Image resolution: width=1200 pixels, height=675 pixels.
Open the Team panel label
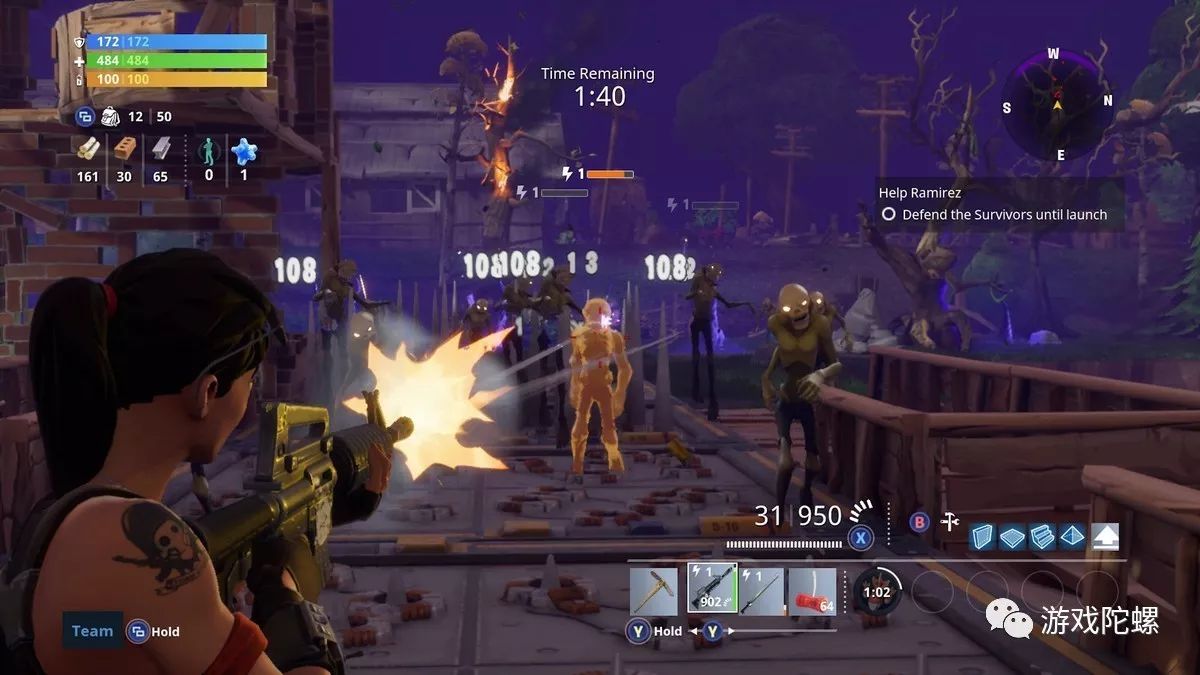(92, 631)
